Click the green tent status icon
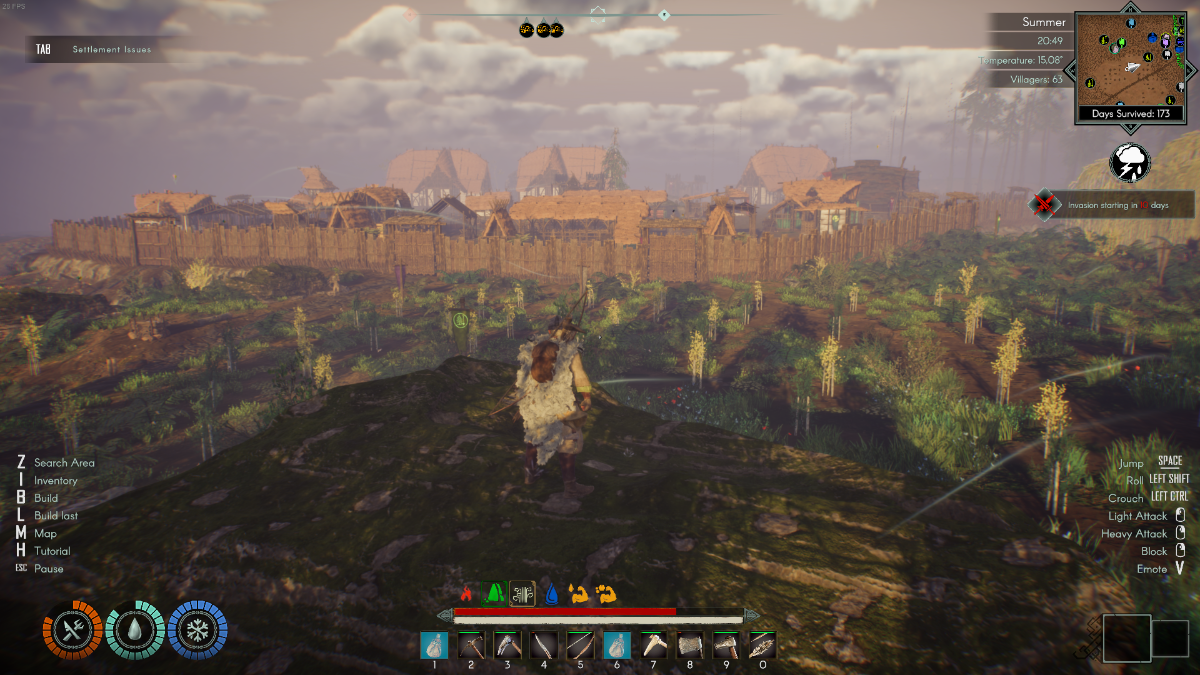This screenshot has width=1200, height=675. point(493,593)
